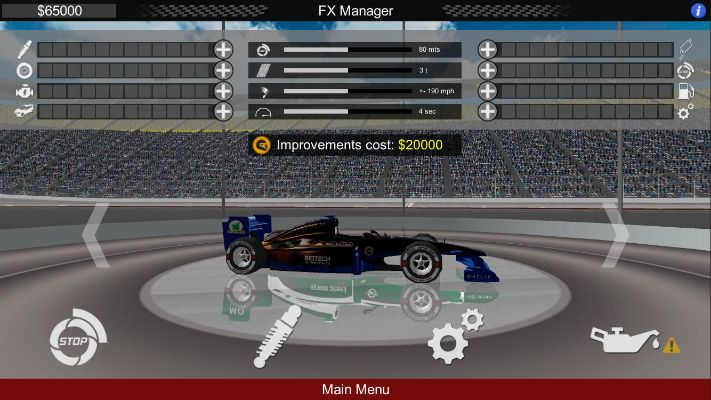This screenshot has height=400, width=711.
Task: Show the next car with right arrow
Action: pyautogui.click(x=616, y=235)
